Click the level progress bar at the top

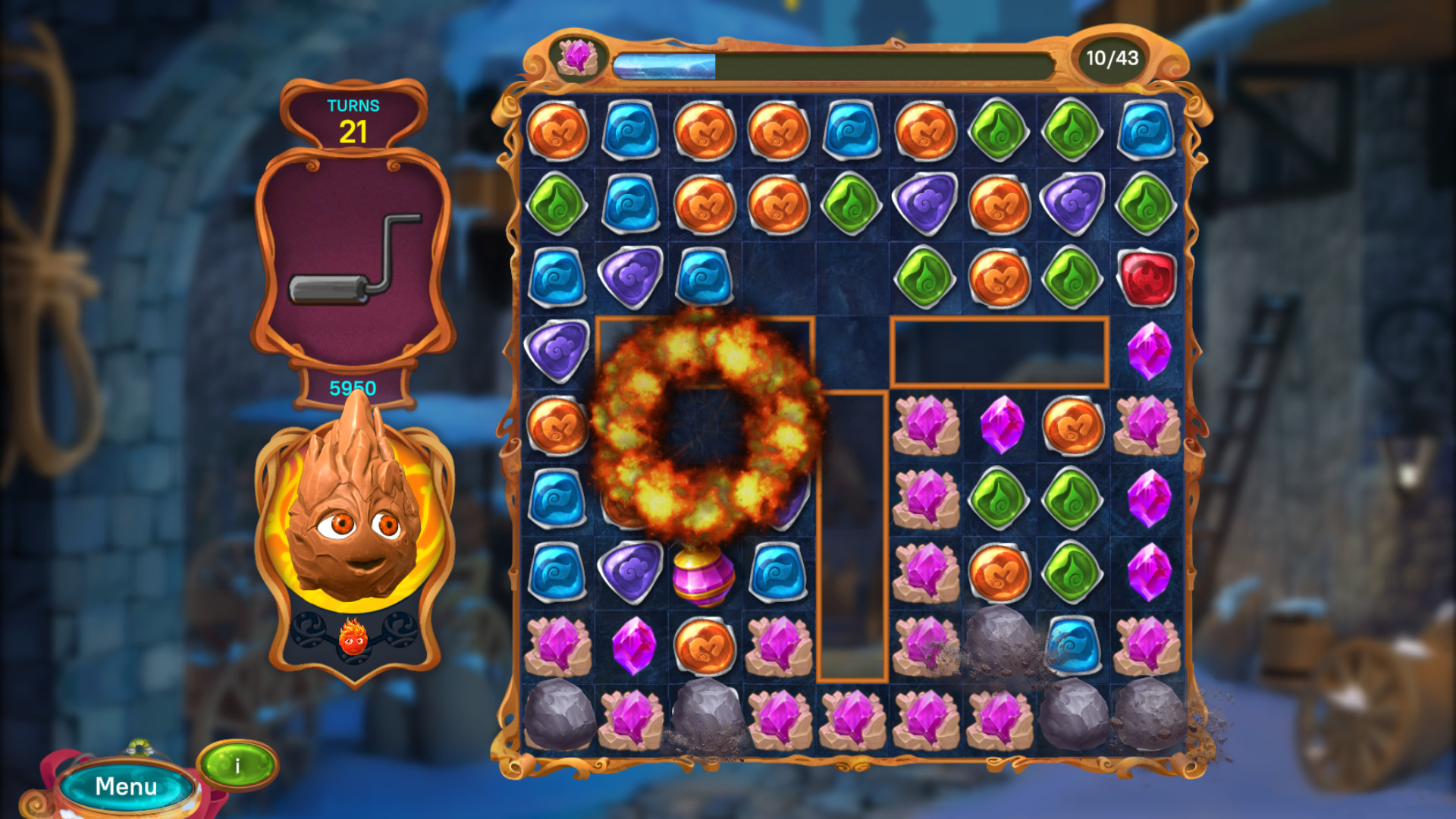point(834,57)
